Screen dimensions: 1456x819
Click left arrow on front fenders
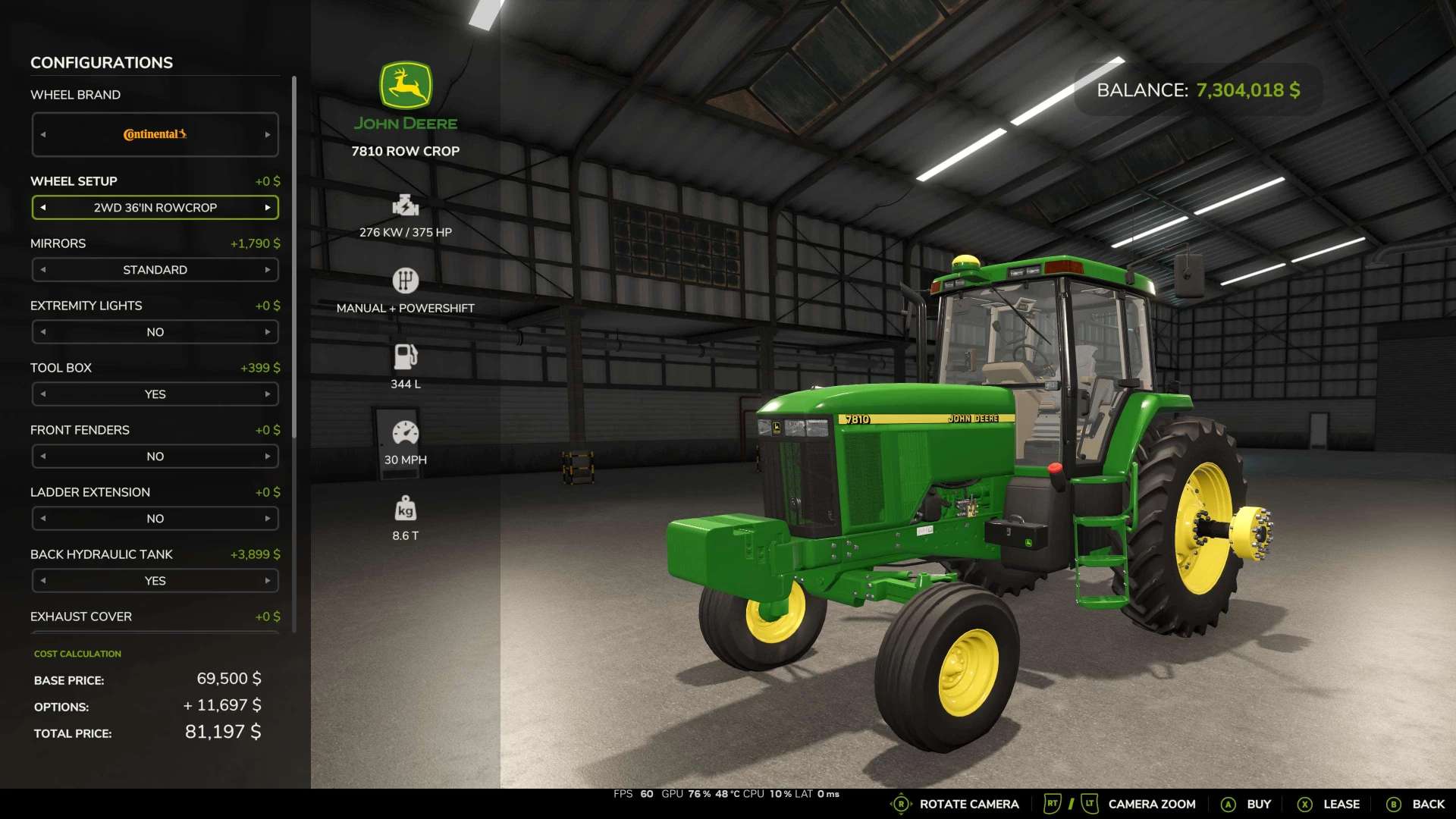tap(43, 457)
